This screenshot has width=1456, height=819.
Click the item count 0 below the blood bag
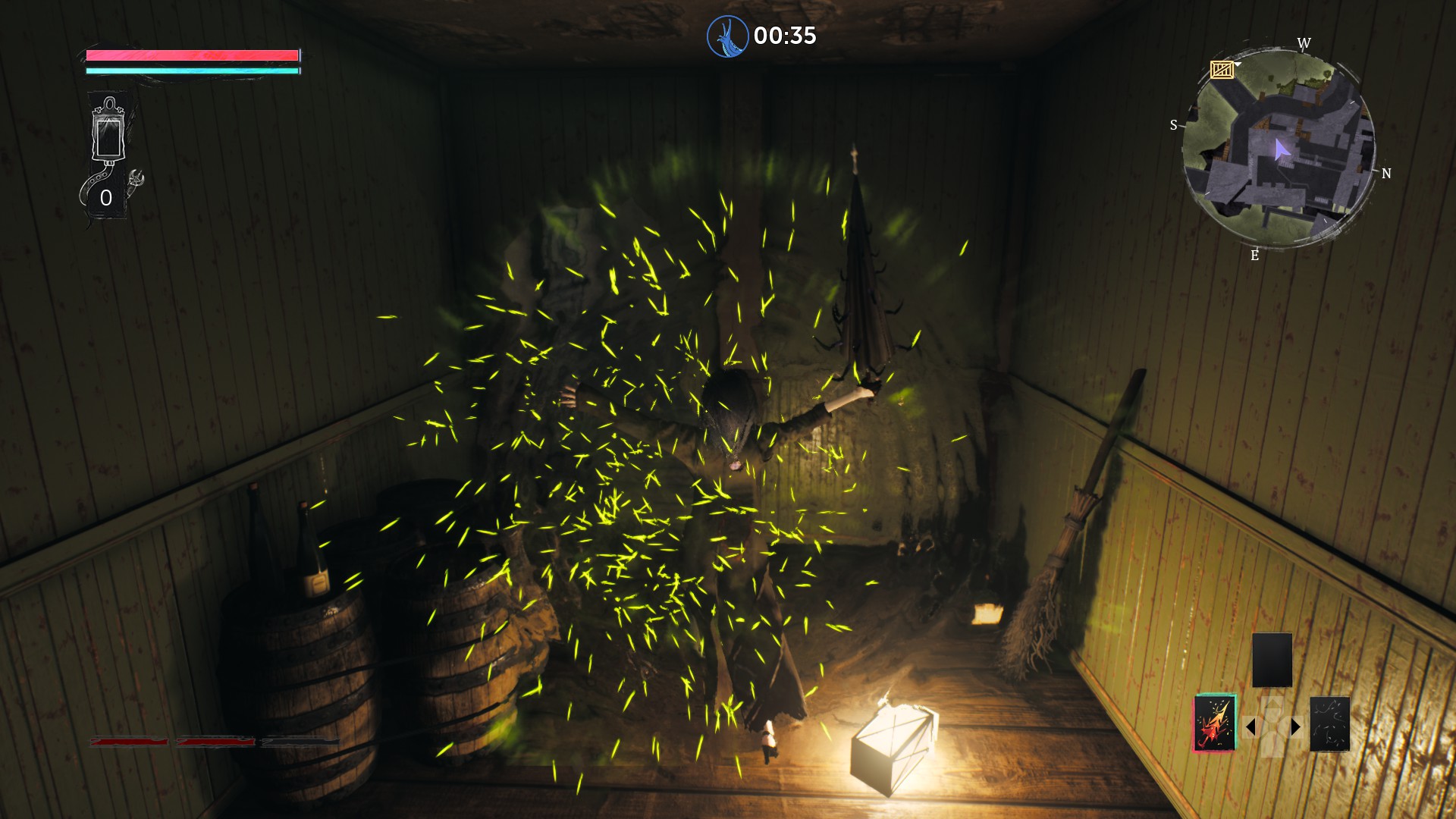coord(106,197)
